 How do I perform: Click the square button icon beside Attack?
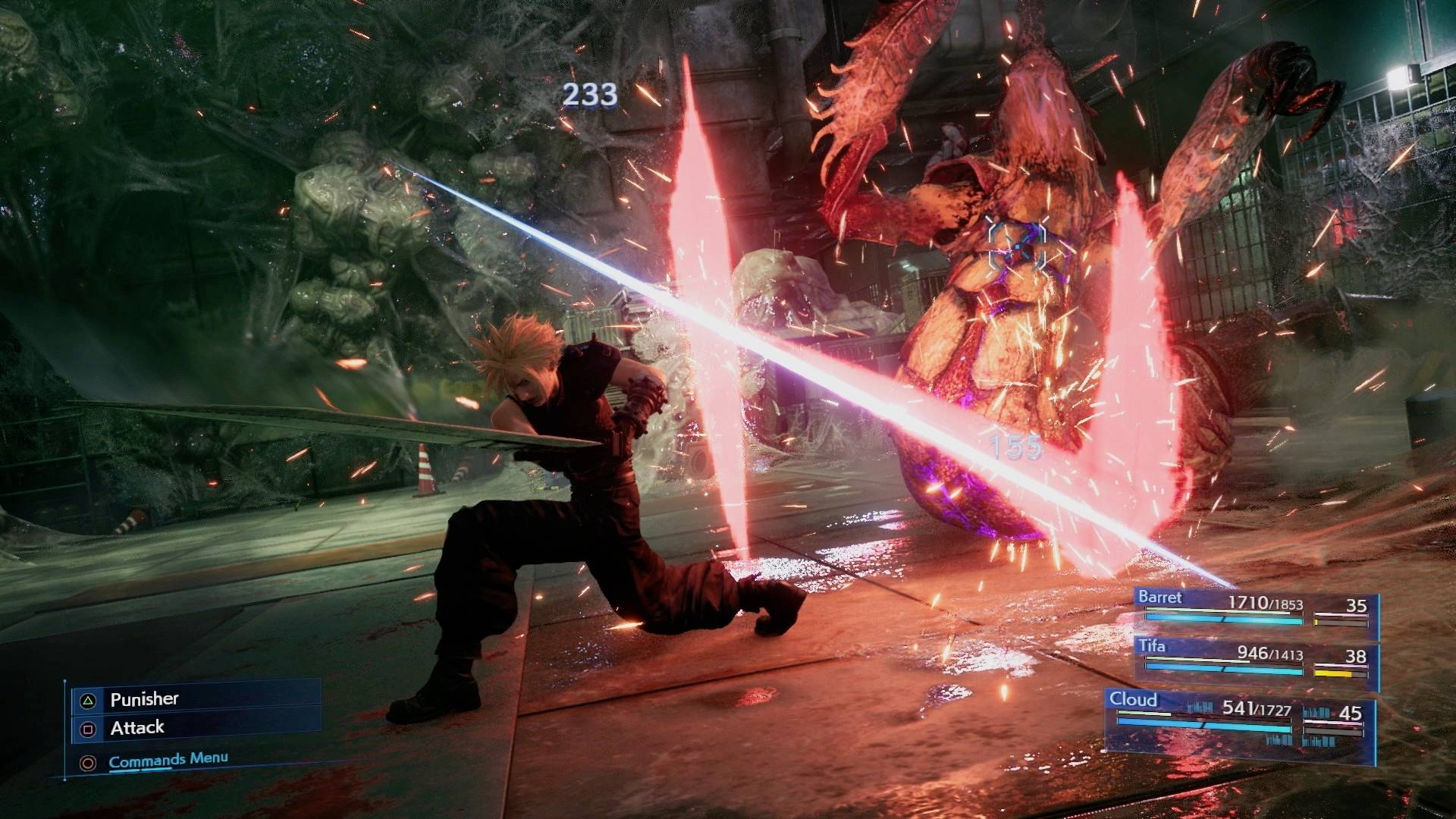pyautogui.click(x=89, y=728)
